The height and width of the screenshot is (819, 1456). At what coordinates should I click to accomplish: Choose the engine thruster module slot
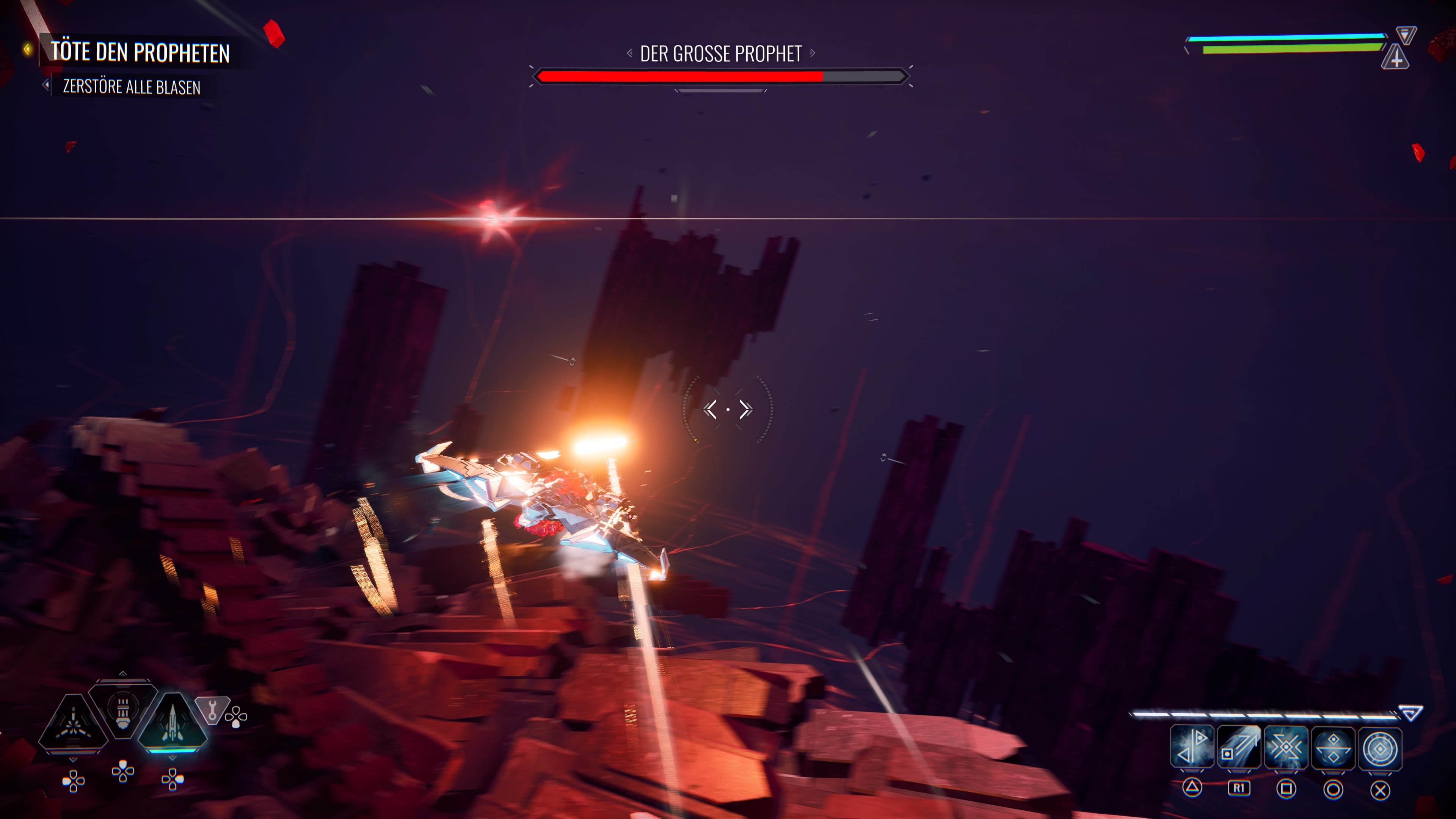pyautogui.click(x=122, y=709)
